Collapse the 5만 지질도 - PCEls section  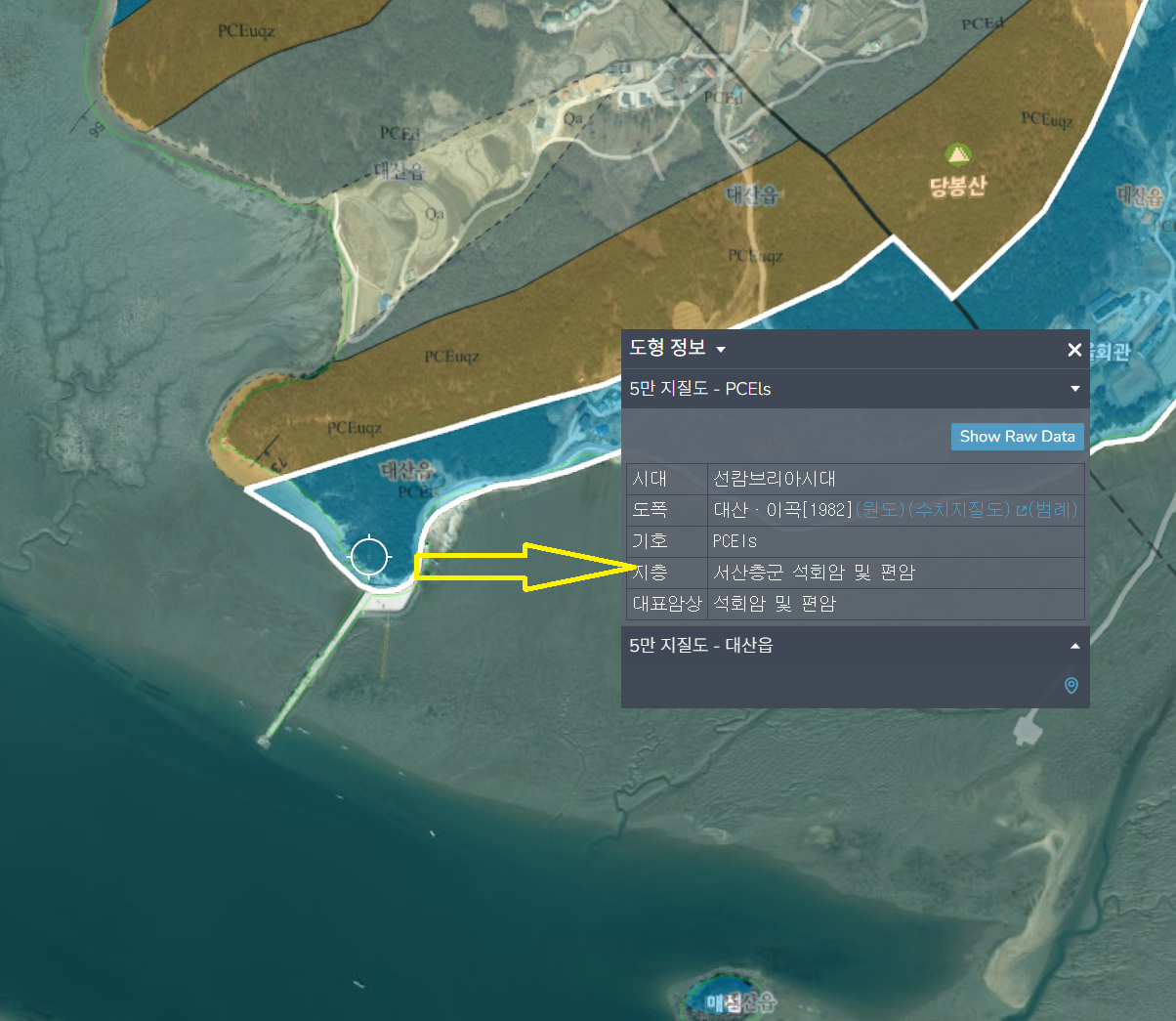(1074, 389)
